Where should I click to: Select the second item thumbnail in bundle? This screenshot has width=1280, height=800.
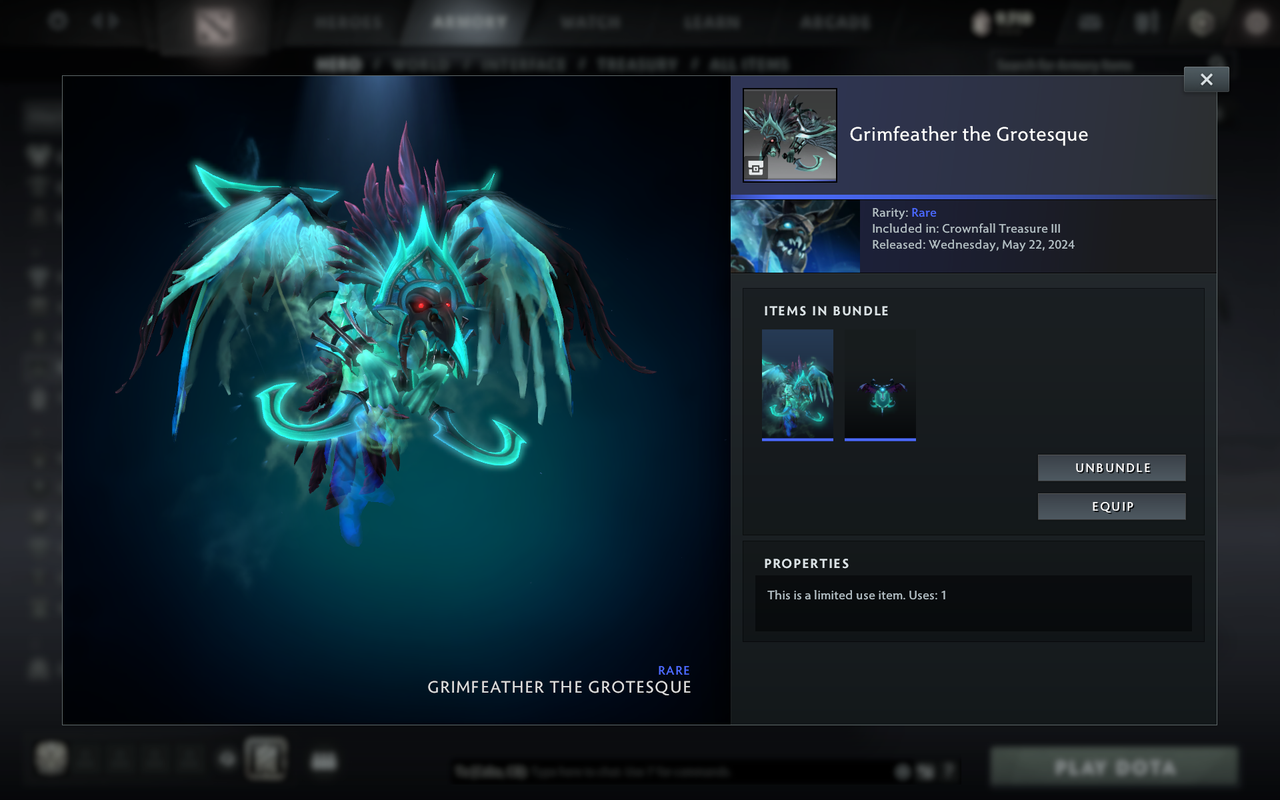pyautogui.click(x=880, y=384)
